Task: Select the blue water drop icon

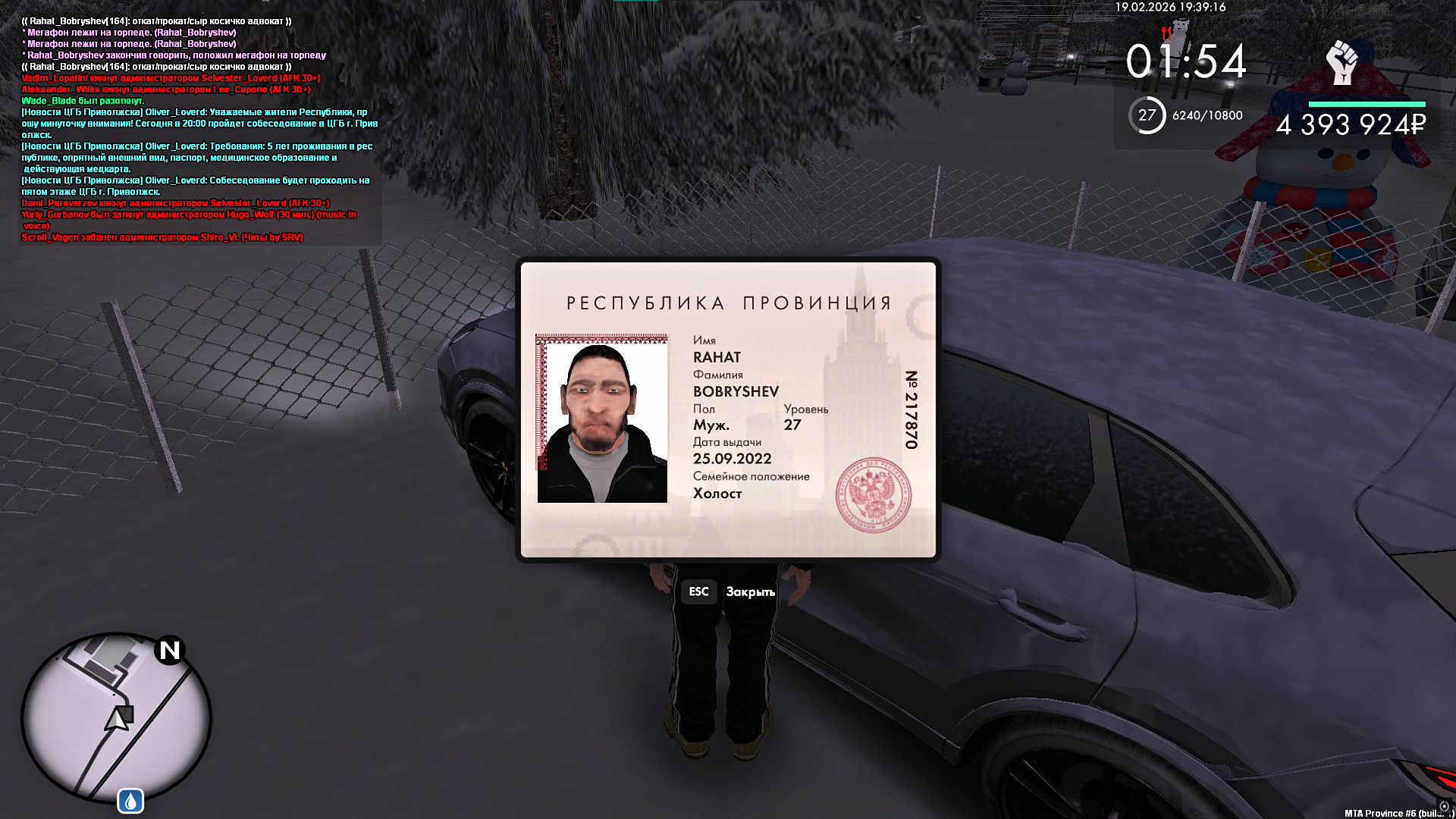Action: [130, 801]
